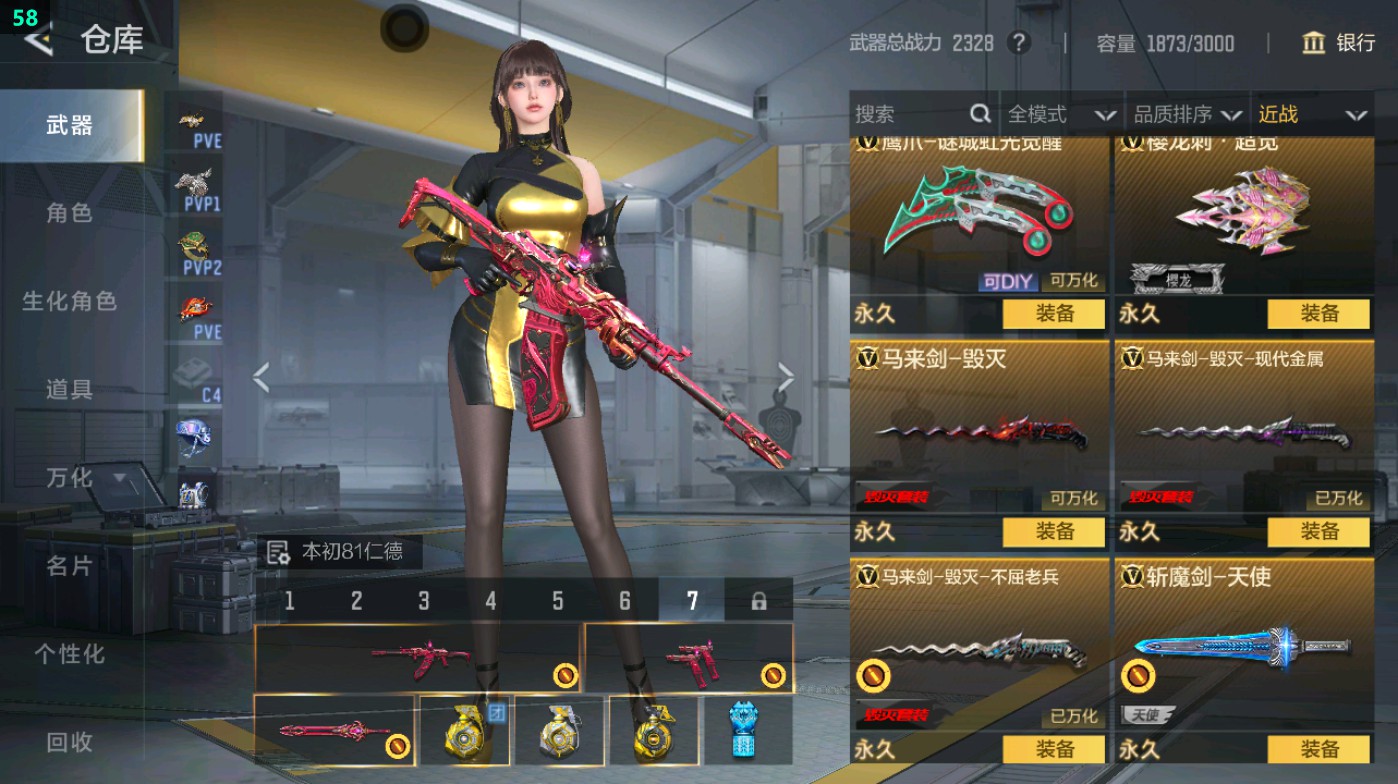This screenshot has height=784, width=1398.
Task: Click the search magnifier icon
Action: coord(979,114)
